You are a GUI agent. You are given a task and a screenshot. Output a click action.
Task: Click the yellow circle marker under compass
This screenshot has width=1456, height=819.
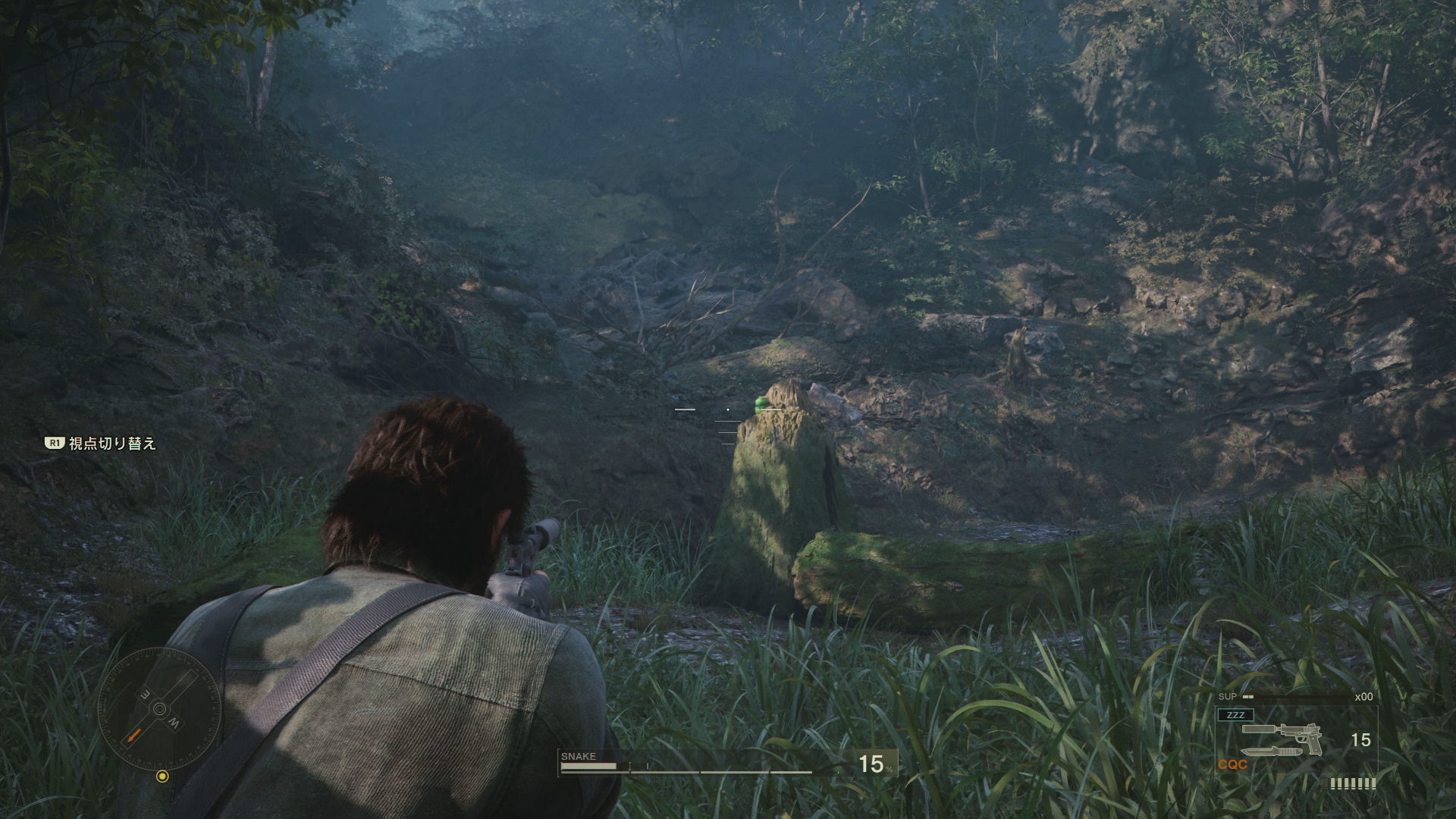162,776
